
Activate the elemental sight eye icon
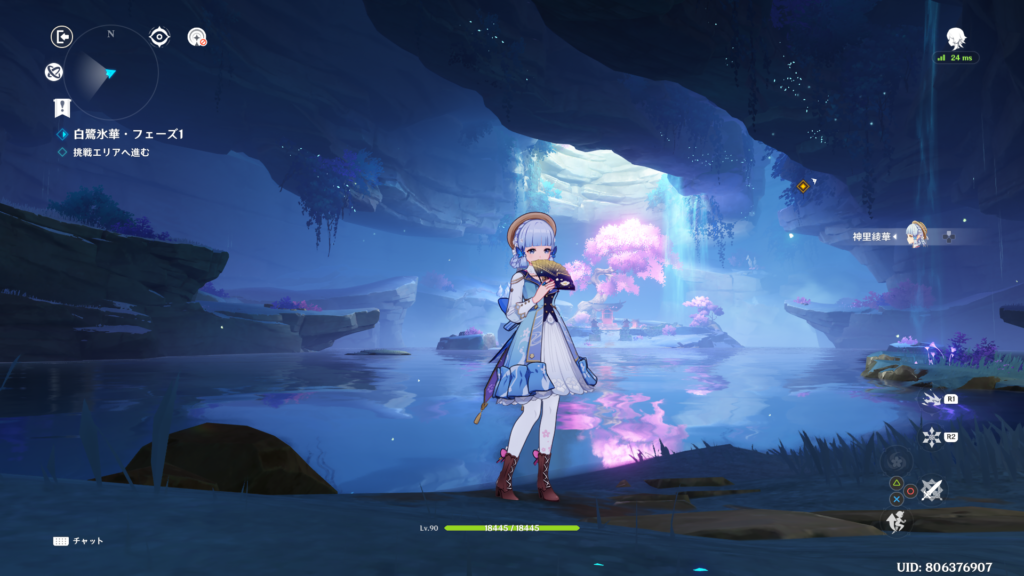pos(159,37)
